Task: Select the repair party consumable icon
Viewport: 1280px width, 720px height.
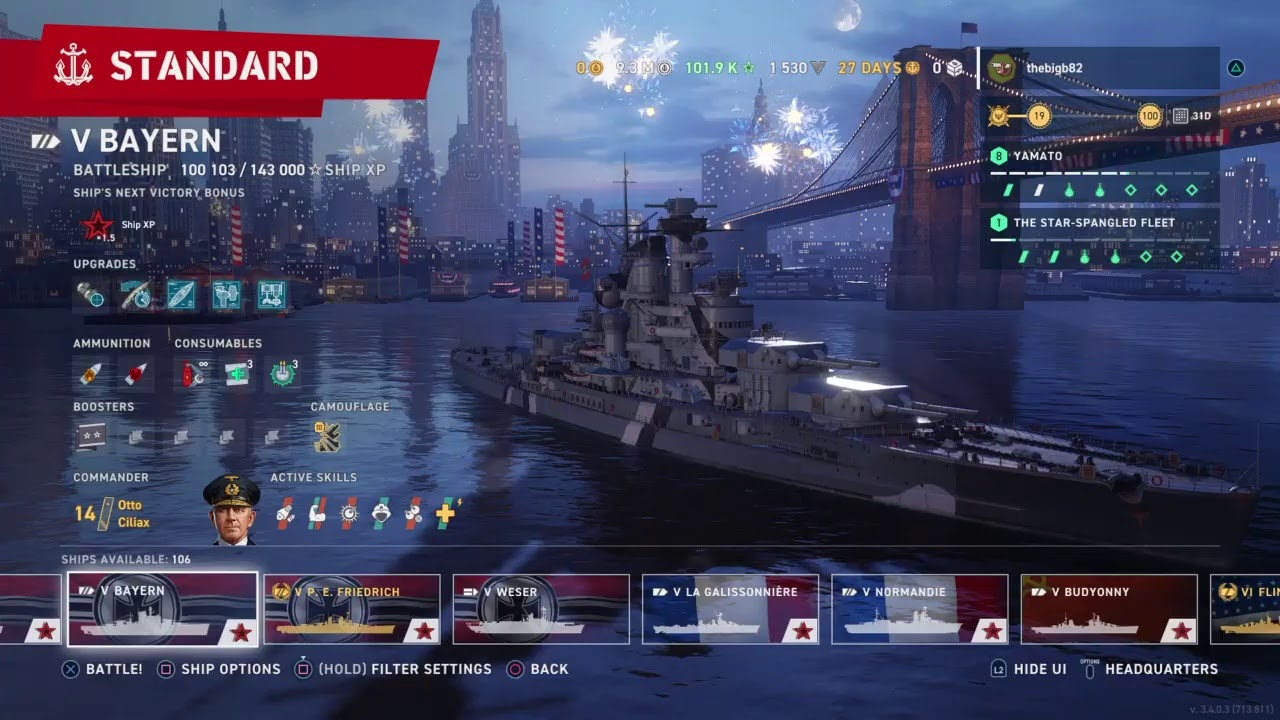Action: click(238, 374)
